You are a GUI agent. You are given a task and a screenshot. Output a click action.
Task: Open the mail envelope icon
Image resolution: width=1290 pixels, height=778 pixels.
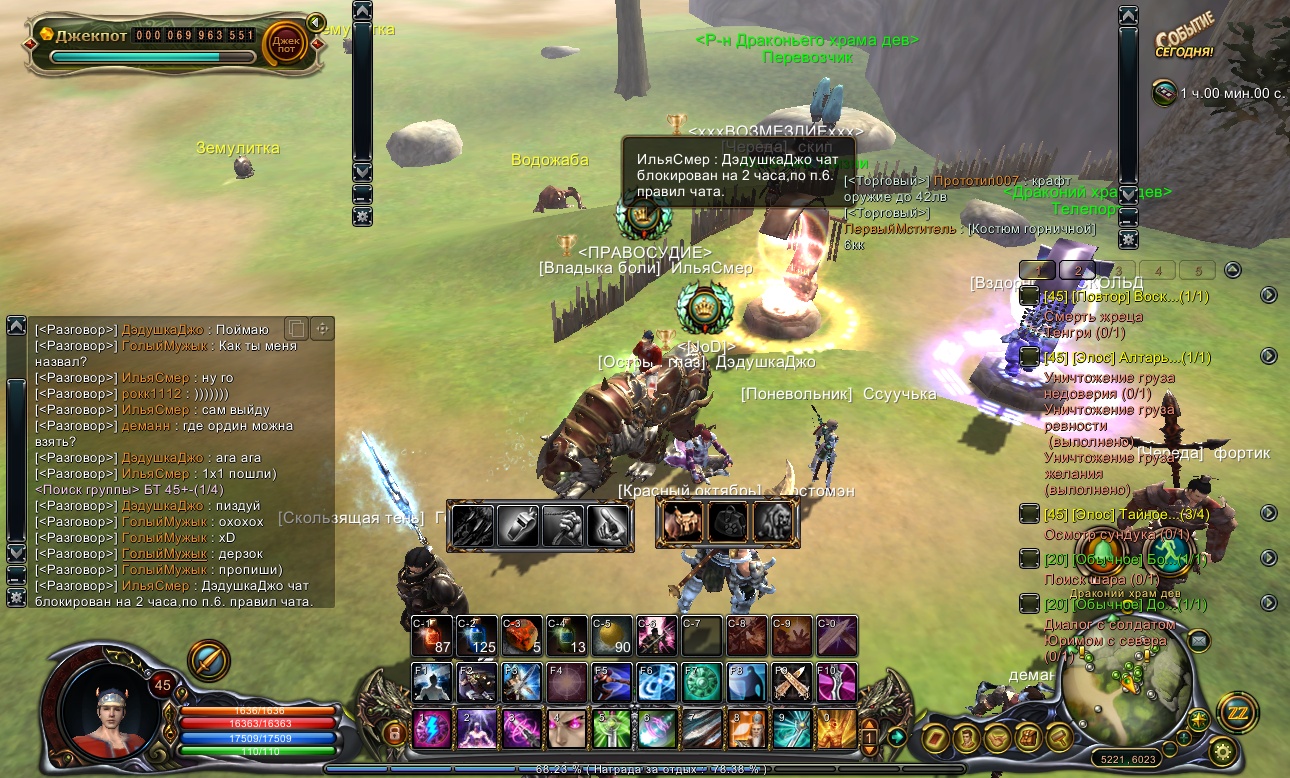pos(1198,640)
